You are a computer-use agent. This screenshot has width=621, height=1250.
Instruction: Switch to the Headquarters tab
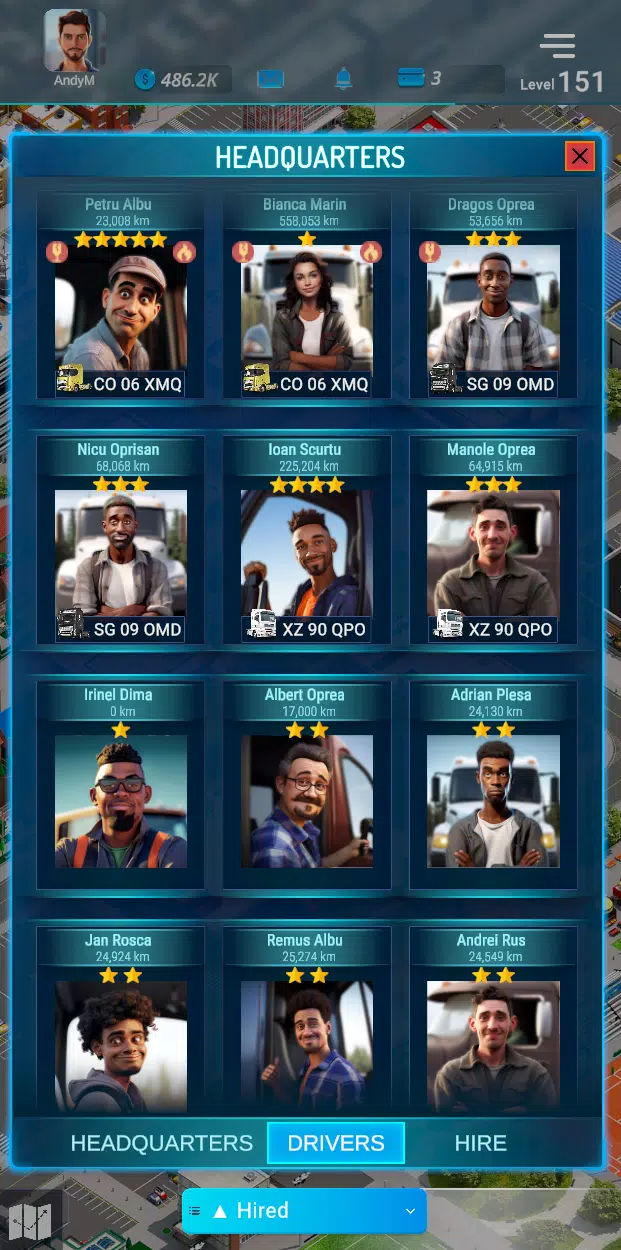[162, 1143]
